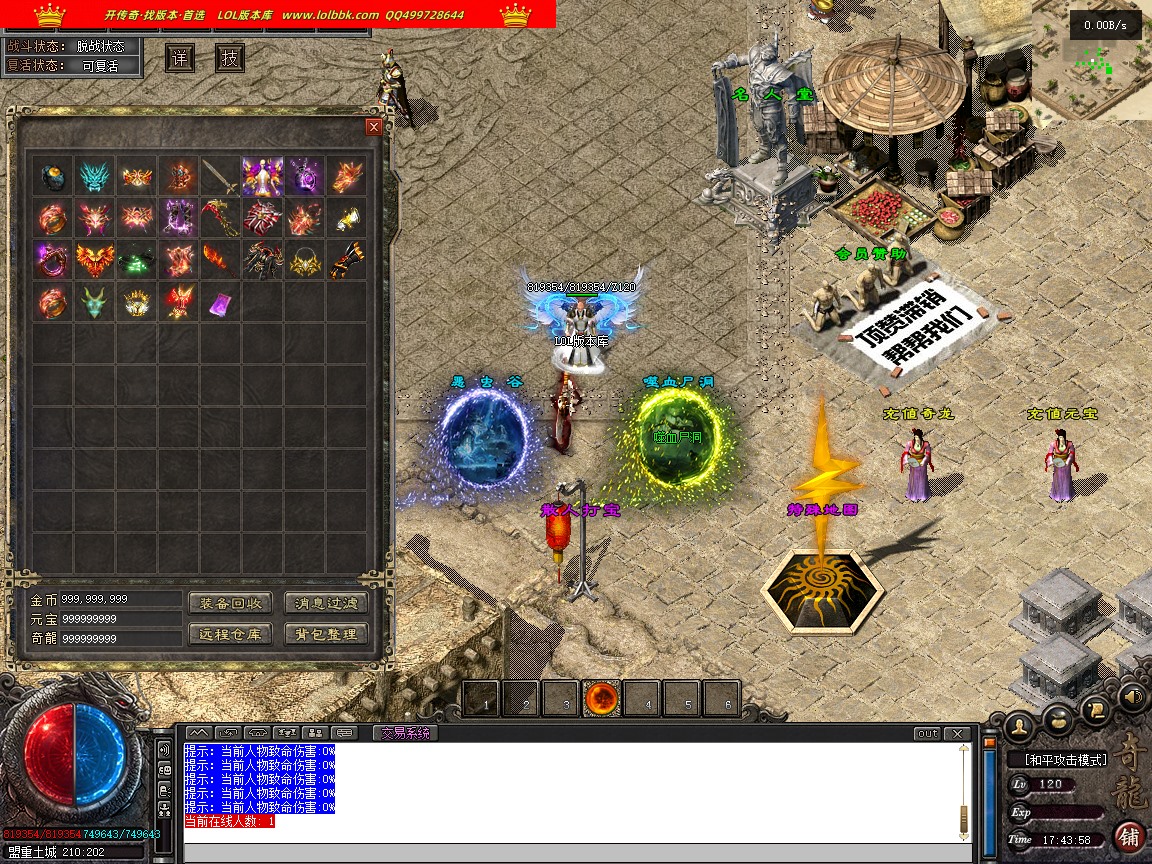Screen dimensions: 1152x864
Task: Select the long sword item in the bag
Action: point(220,177)
